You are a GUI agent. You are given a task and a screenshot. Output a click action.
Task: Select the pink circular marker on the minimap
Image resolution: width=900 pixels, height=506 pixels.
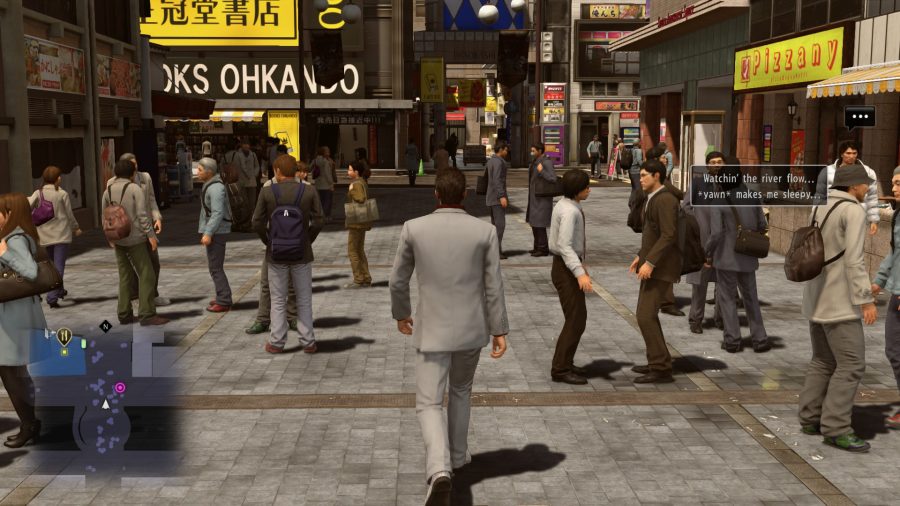pyautogui.click(x=120, y=387)
